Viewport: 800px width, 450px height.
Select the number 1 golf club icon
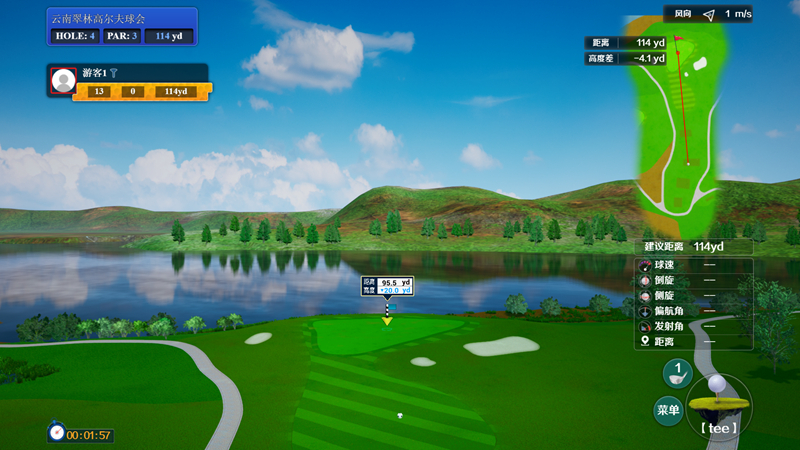click(x=677, y=373)
